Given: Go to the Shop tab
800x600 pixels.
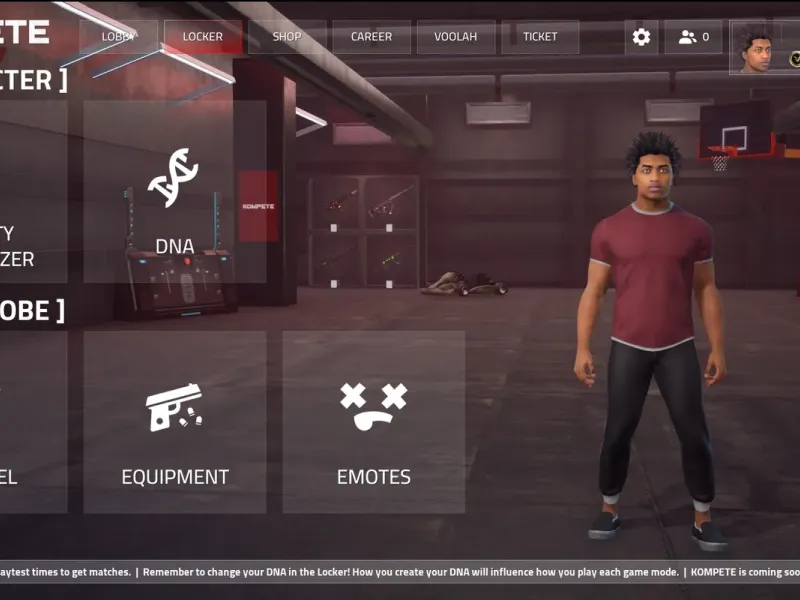Looking at the screenshot, I should (287, 37).
